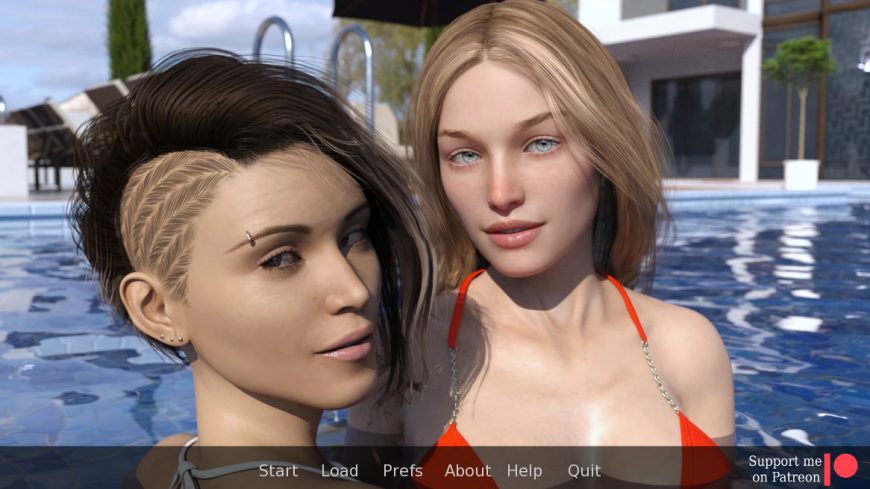This screenshot has height=489, width=870.
Task: Open the Prefs settings
Action: (x=402, y=471)
